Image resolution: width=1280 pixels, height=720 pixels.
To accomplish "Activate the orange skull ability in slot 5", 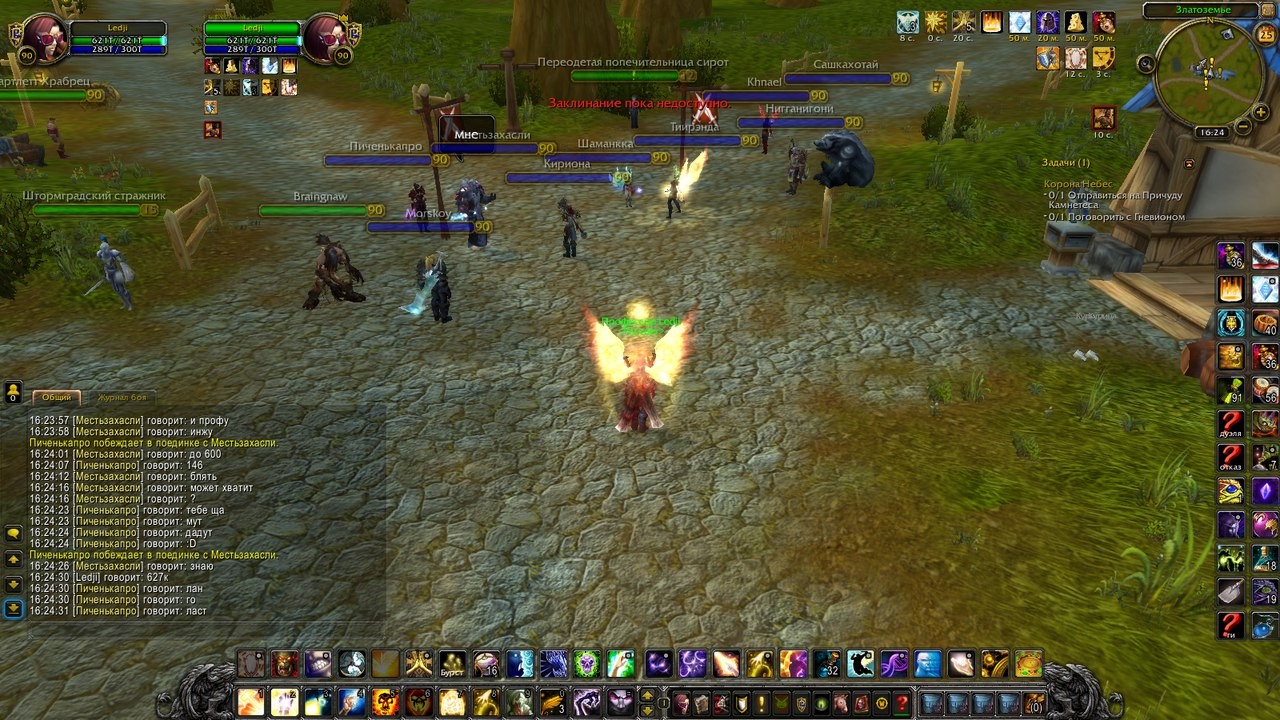I will point(385,702).
